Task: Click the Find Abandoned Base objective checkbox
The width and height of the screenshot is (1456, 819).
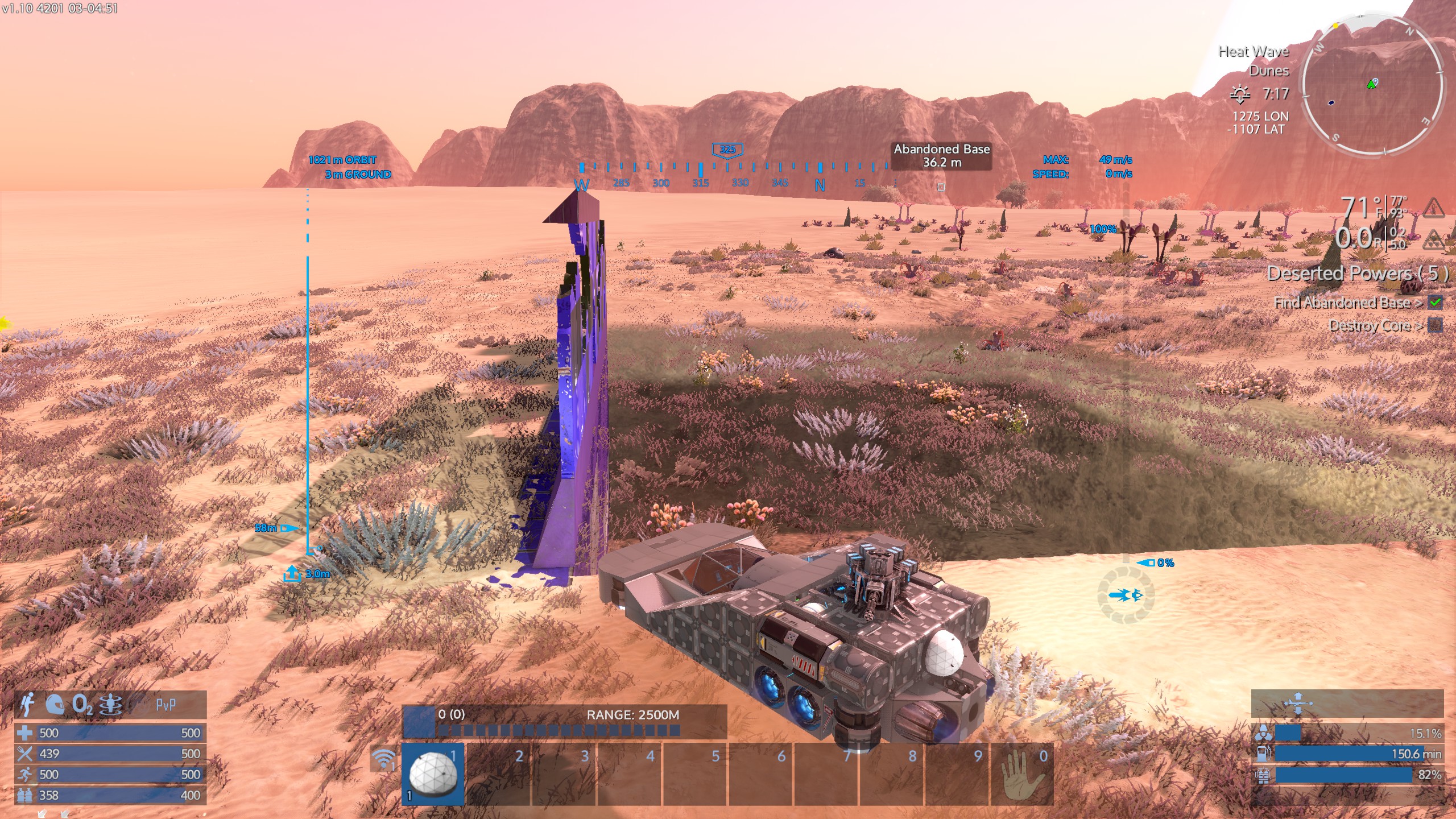Action: tap(1436, 303)
